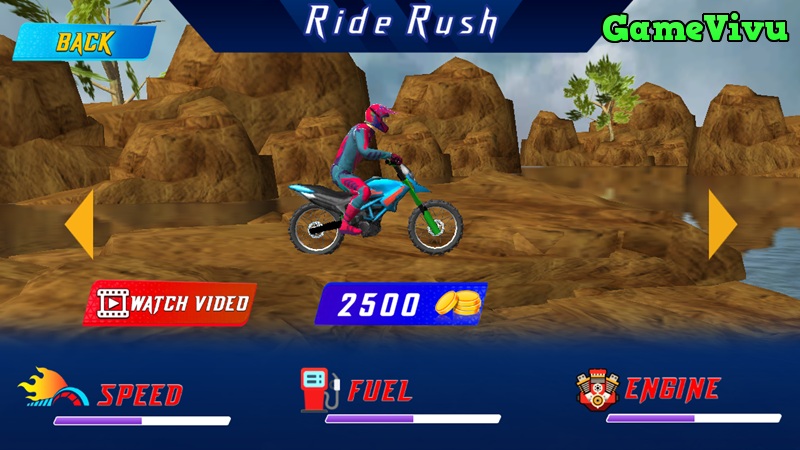800x450 pixels.
Task: Buy the bike for 2500 coins
Action: coord(400,305)
